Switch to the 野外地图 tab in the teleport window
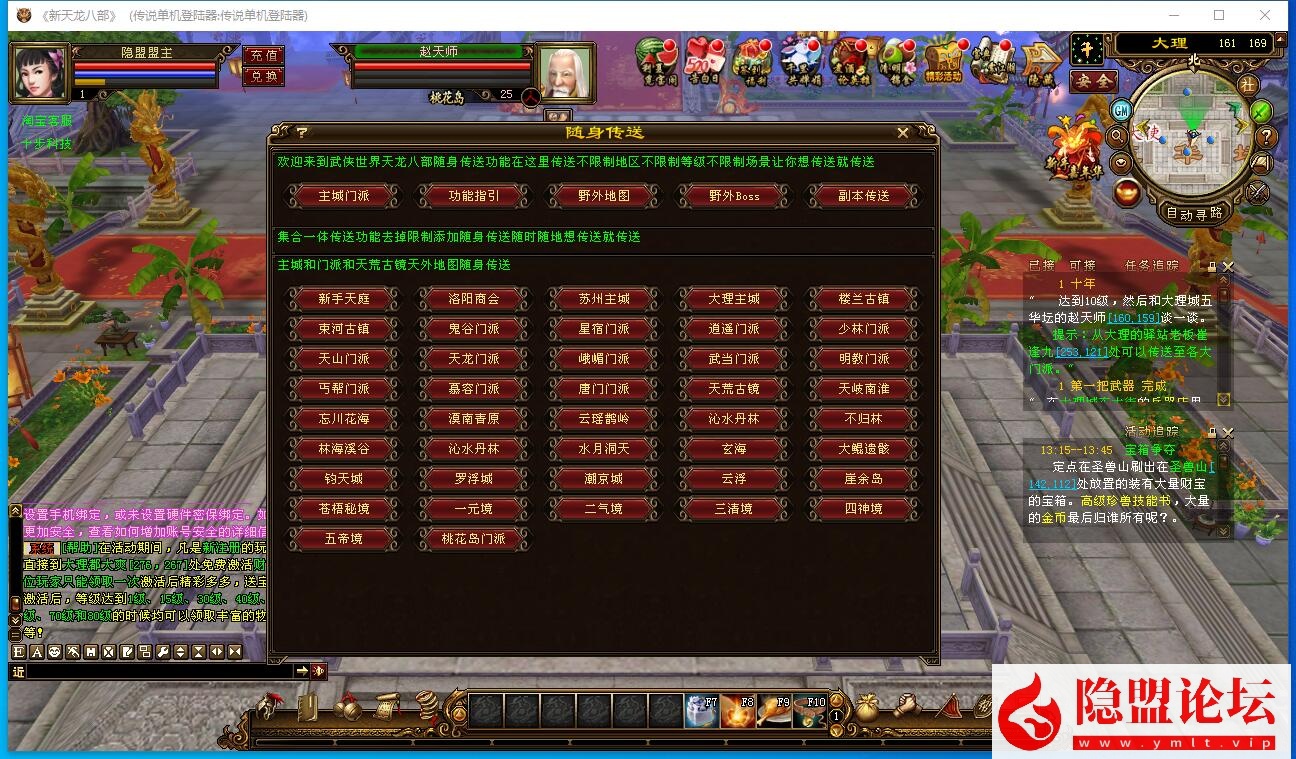This screenshot has width=1296, height=759. point(603,197)
